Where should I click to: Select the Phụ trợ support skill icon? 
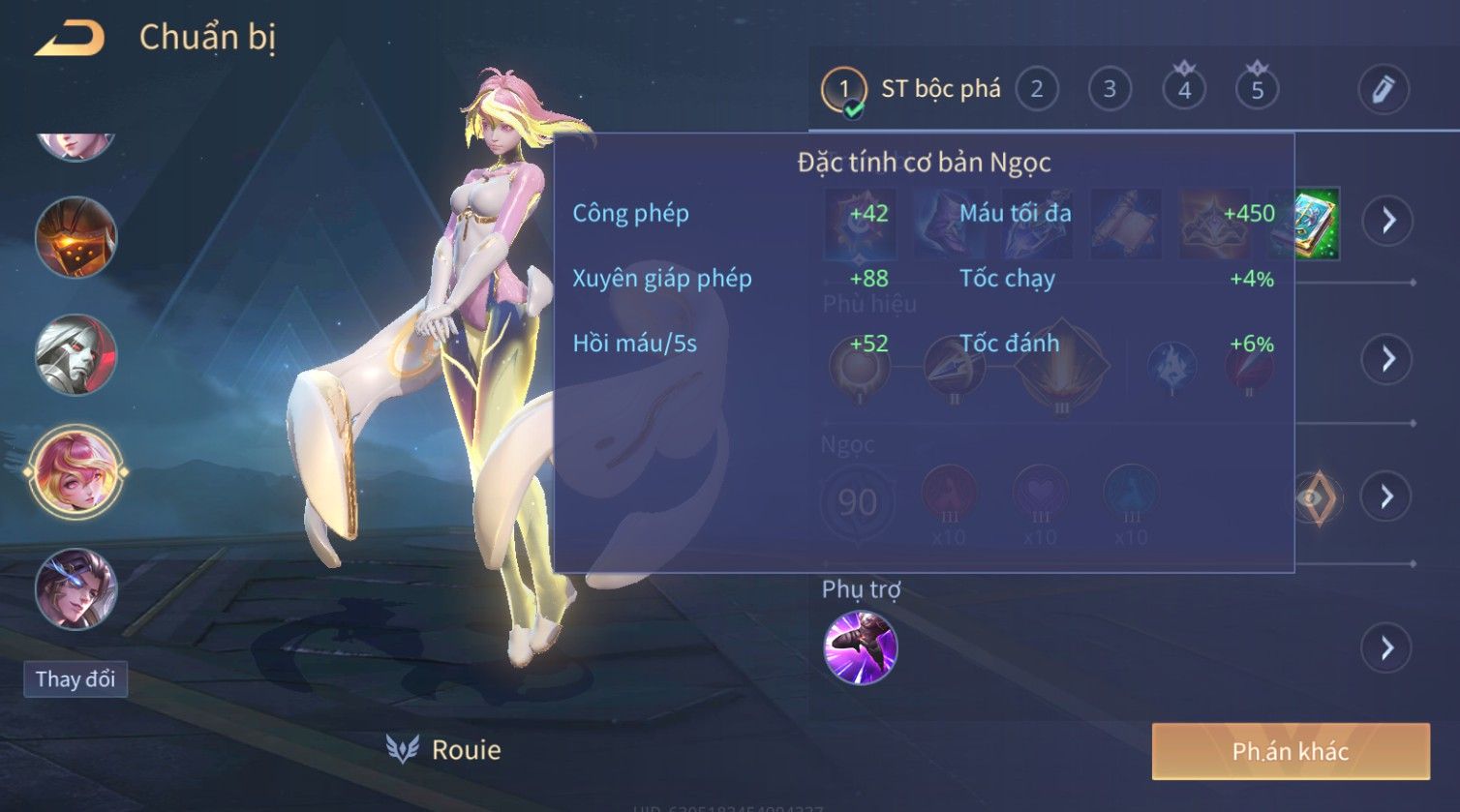(860, 647)
